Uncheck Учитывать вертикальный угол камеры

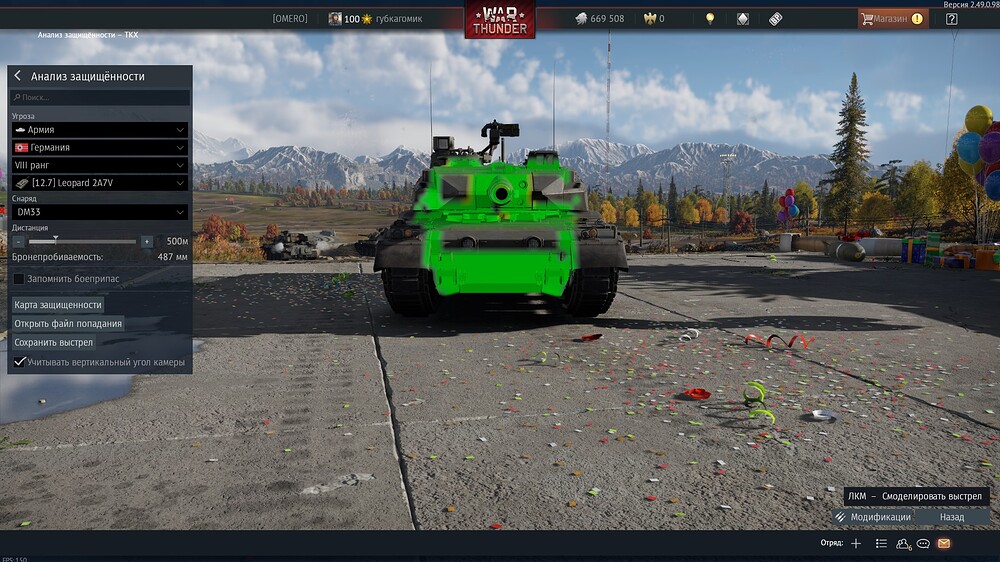[x=19, y=362]
